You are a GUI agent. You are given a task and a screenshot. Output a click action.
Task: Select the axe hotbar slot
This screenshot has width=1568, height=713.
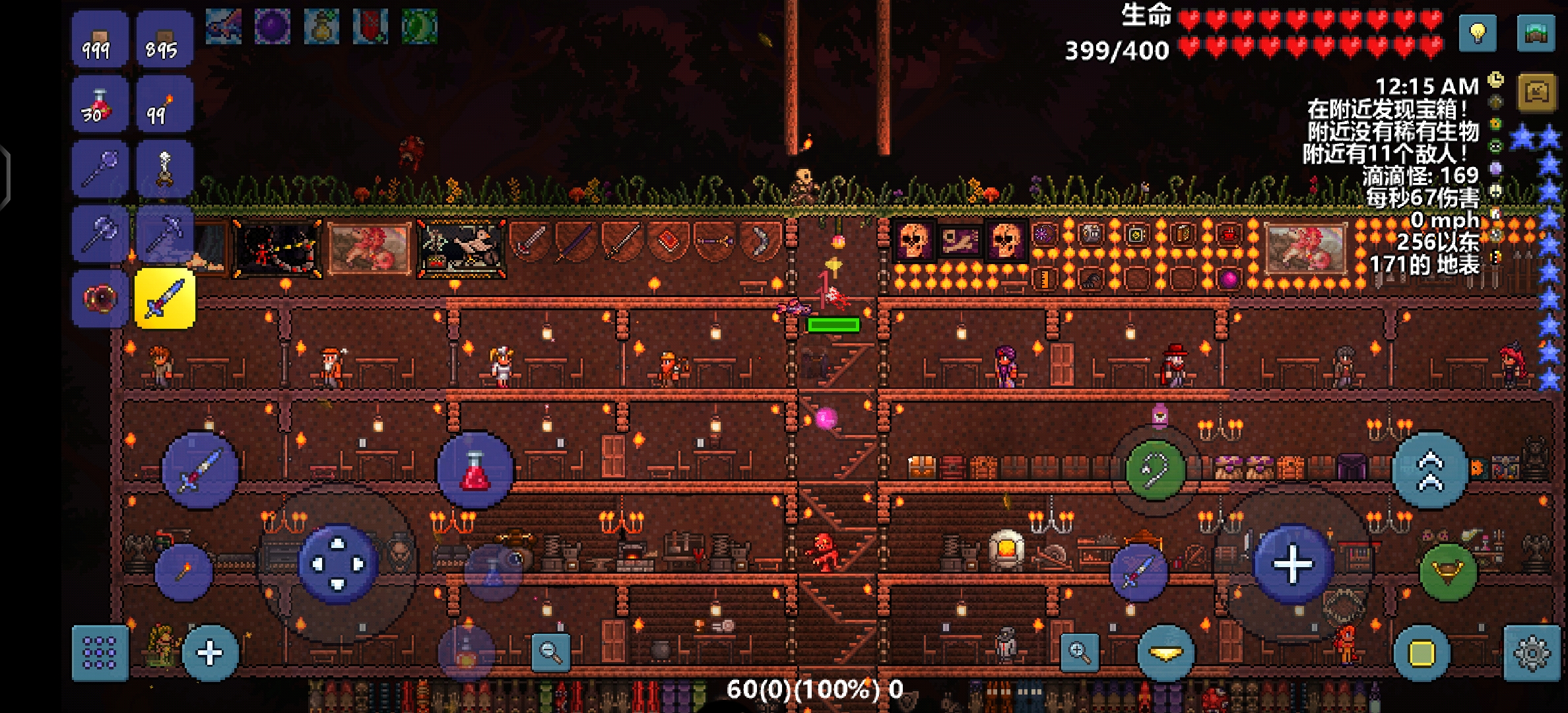click(100, 234)
